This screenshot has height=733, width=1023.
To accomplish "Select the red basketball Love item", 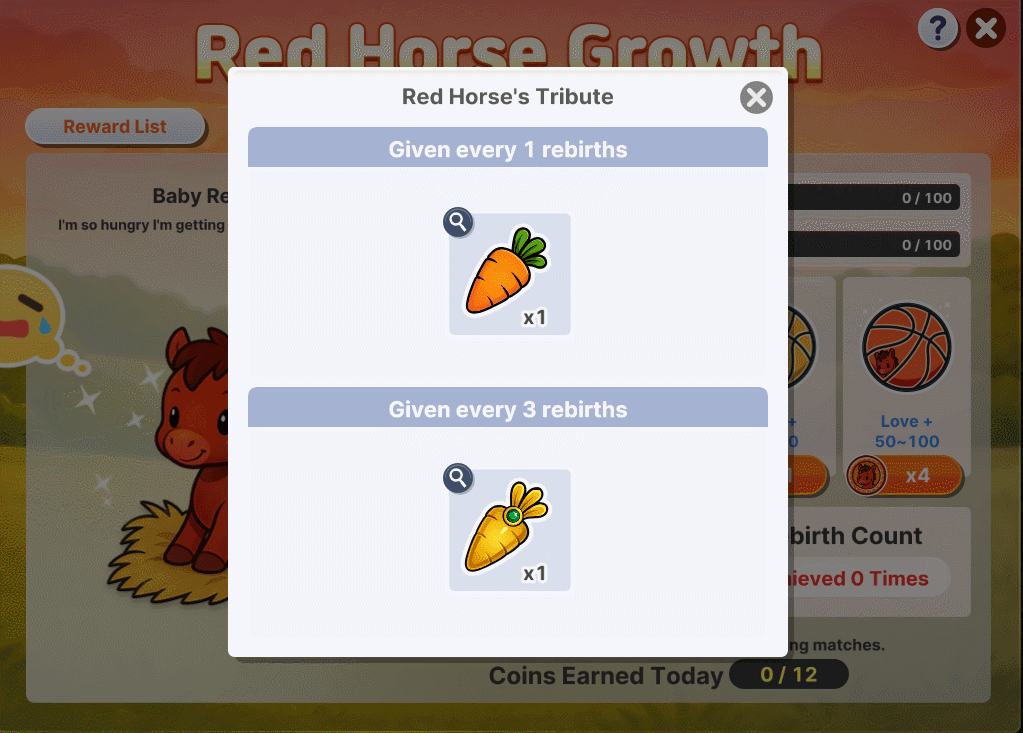I will click(907, 348).
